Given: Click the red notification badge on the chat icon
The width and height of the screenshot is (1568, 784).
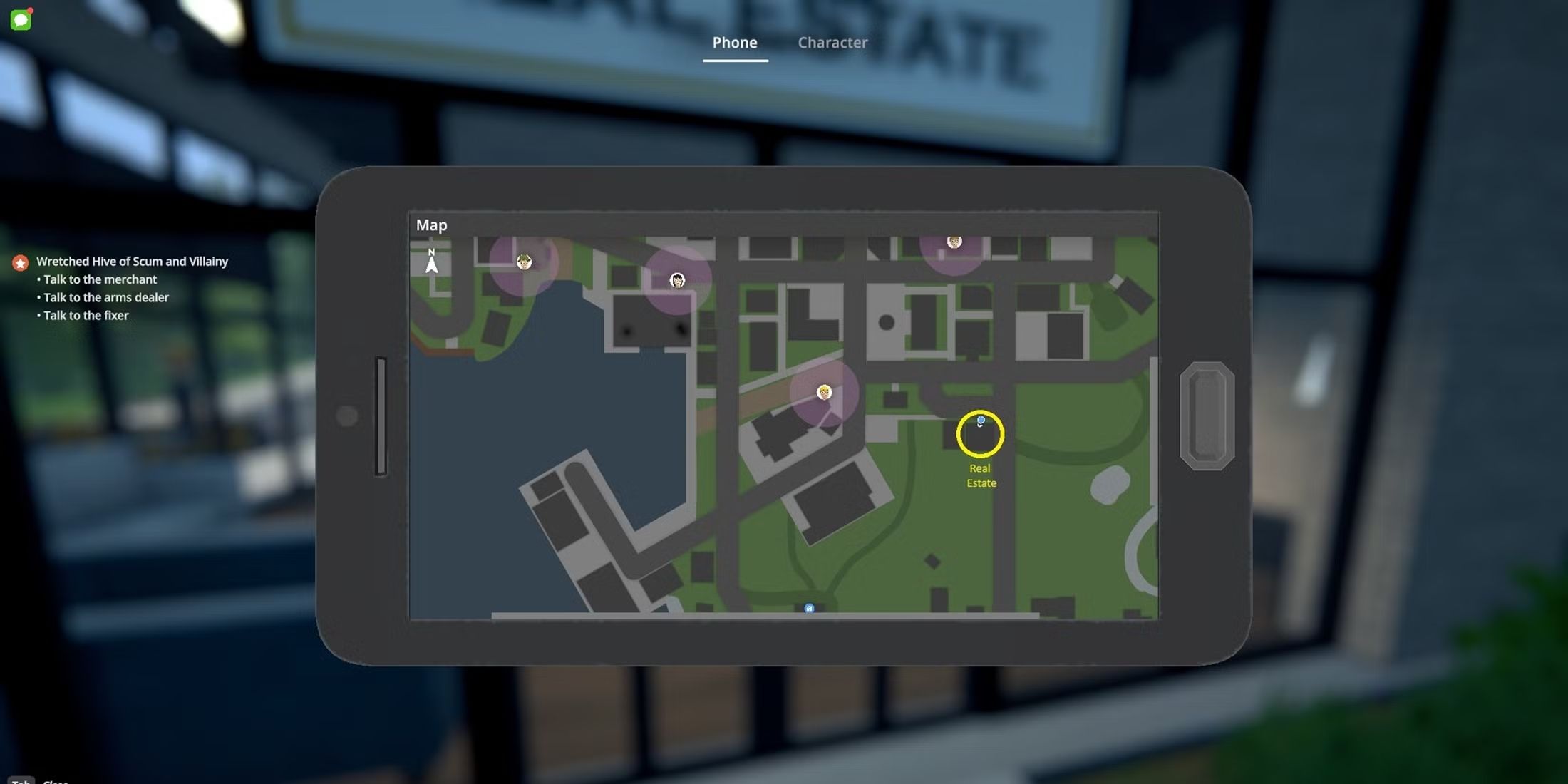Looking at the screenshot, I should (31, 9).
